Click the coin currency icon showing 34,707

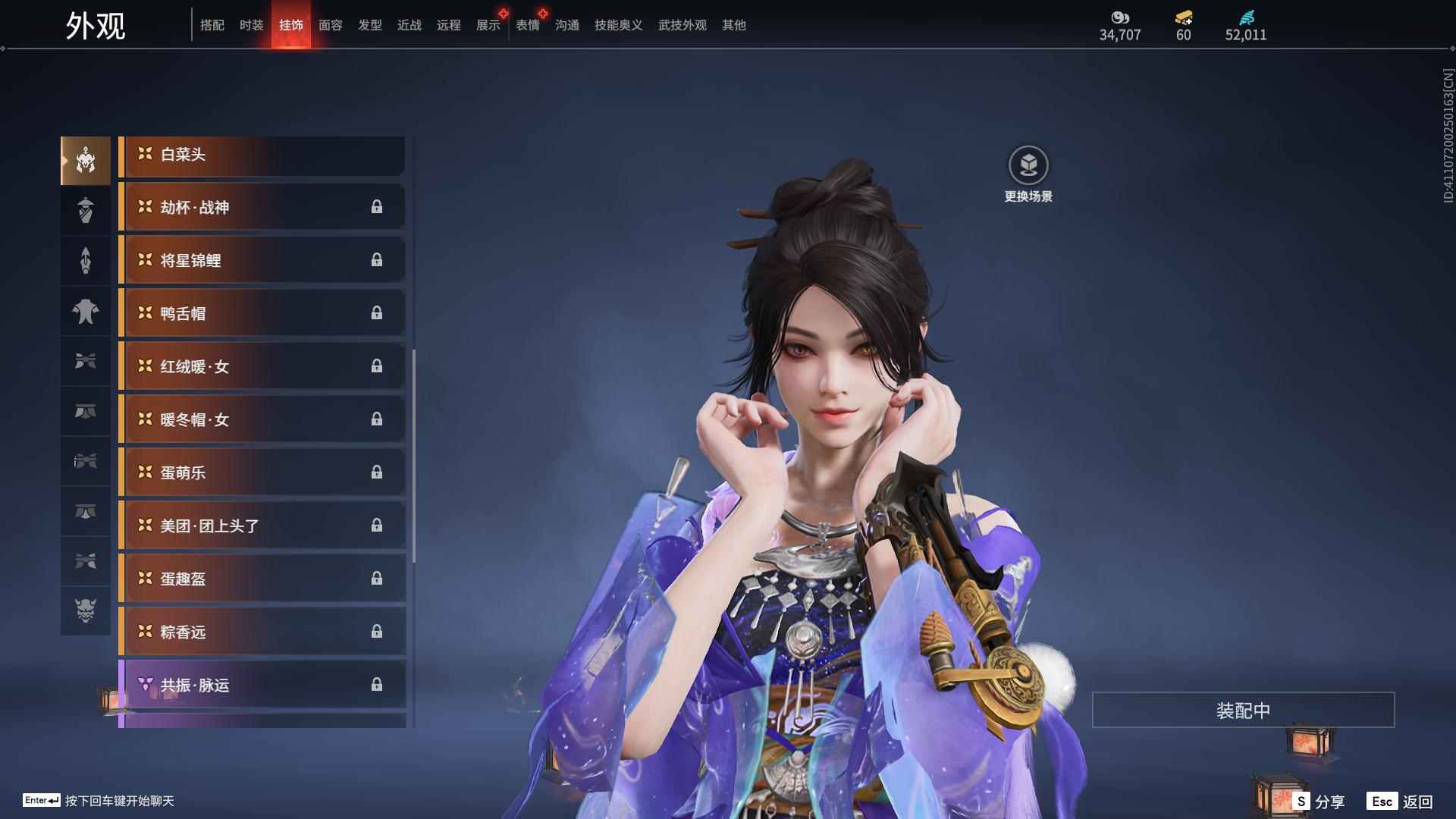click(x=1120, y=17)
